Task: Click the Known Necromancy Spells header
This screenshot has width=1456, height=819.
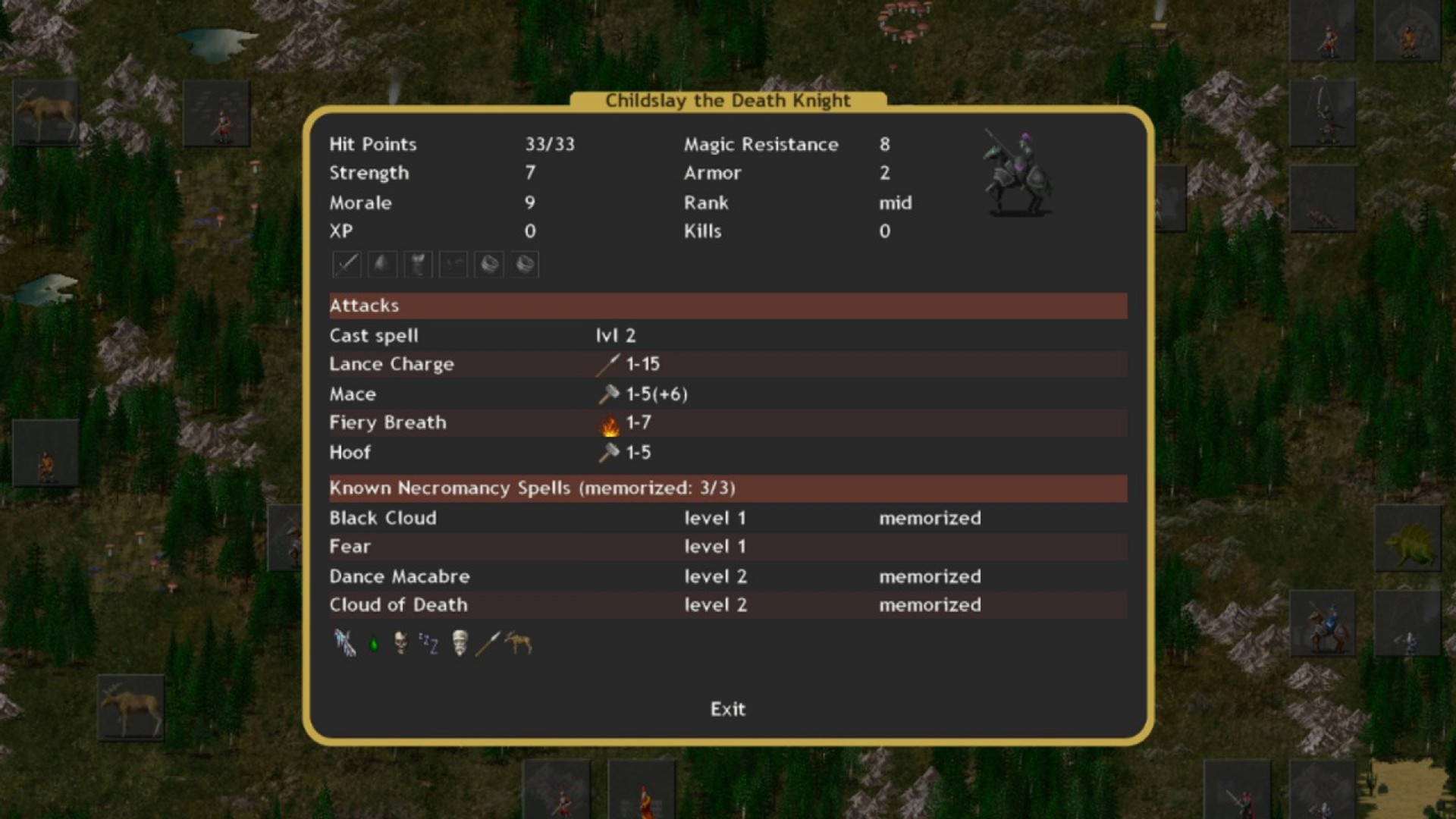Action: [531, 488]
